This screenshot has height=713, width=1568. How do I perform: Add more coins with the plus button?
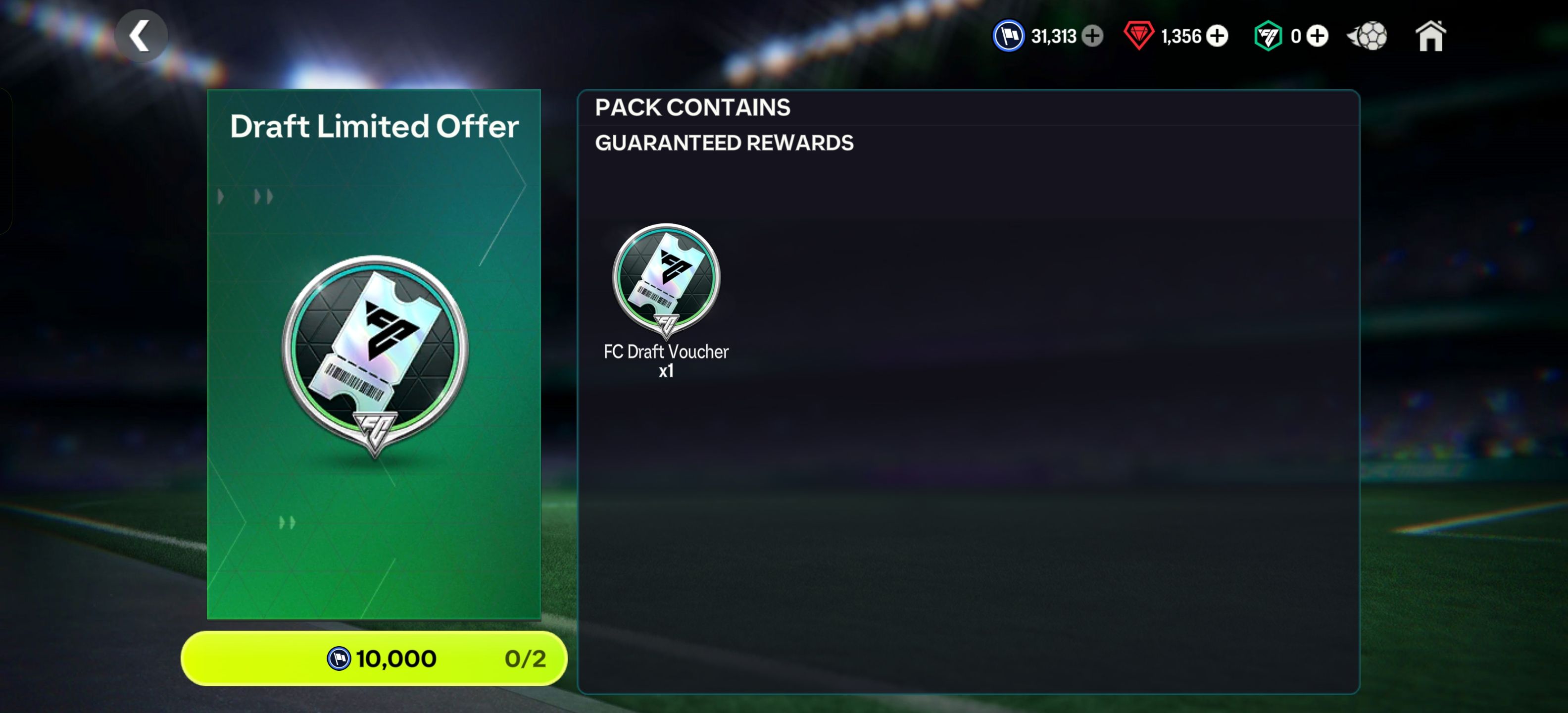coord(1093,36)
